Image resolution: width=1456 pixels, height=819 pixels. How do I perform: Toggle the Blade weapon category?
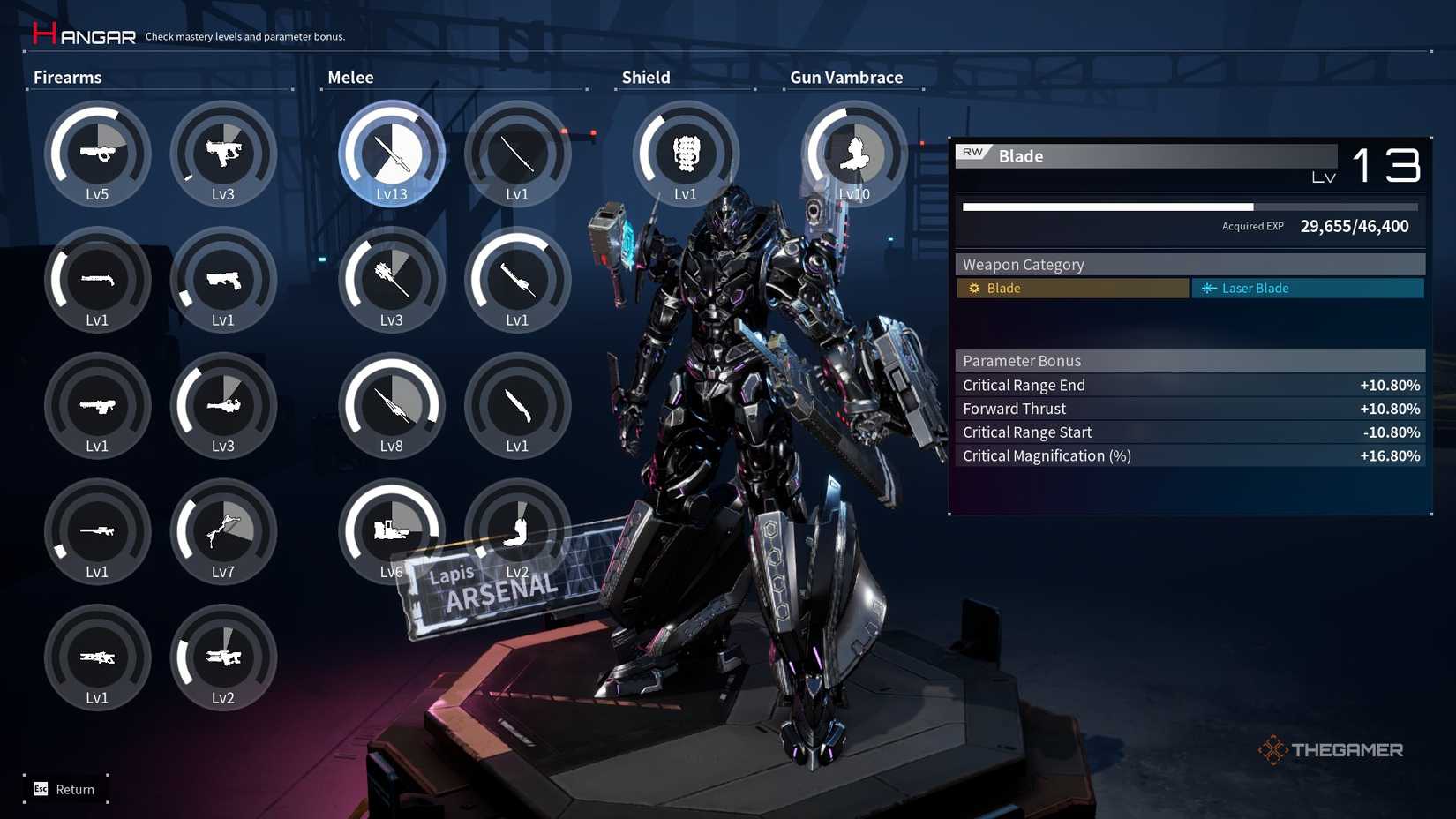pyautogui.click(x=1071, y=288)
